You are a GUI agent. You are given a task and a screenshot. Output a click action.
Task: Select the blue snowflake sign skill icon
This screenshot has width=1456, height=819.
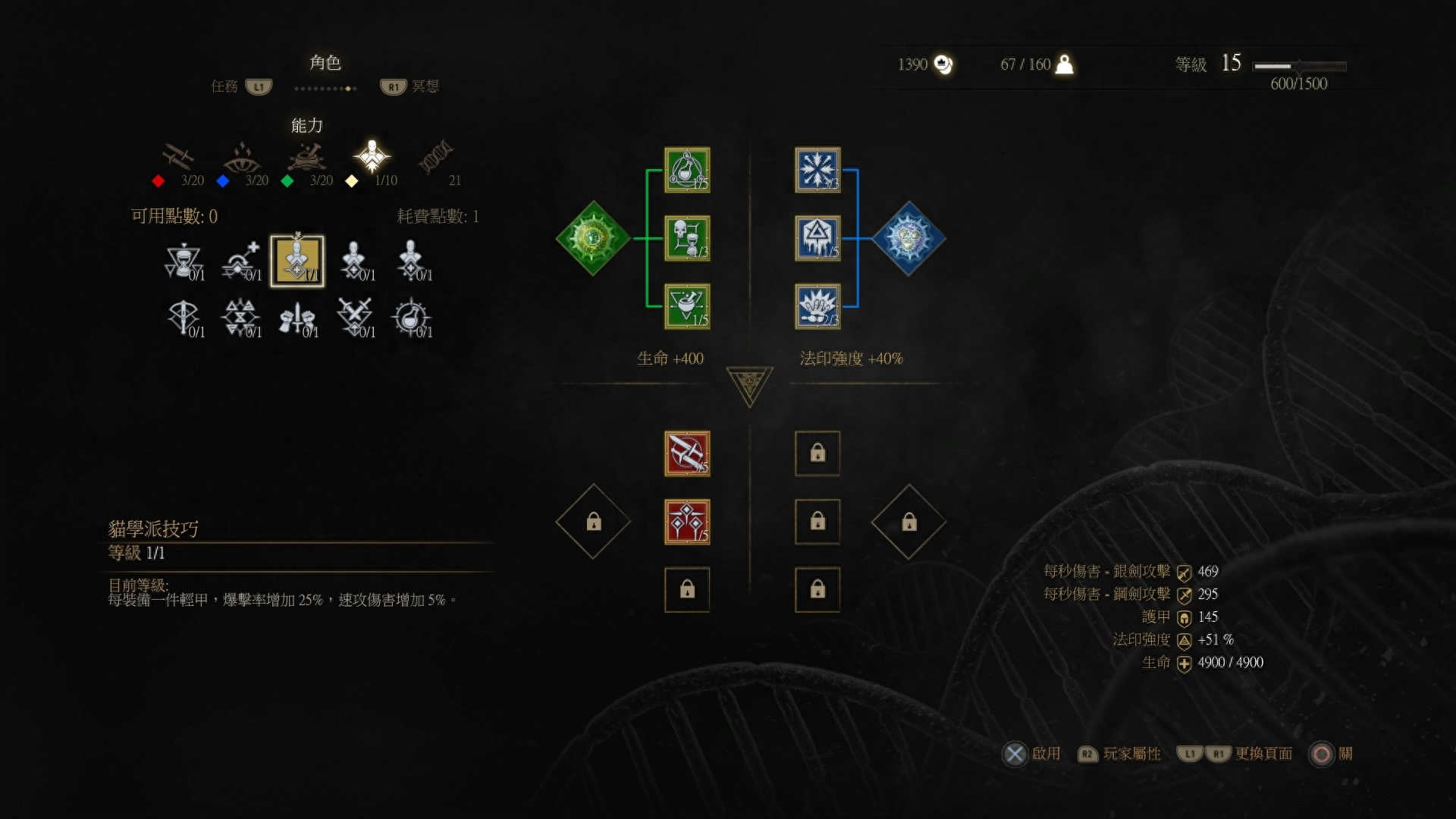coord(817,169)
